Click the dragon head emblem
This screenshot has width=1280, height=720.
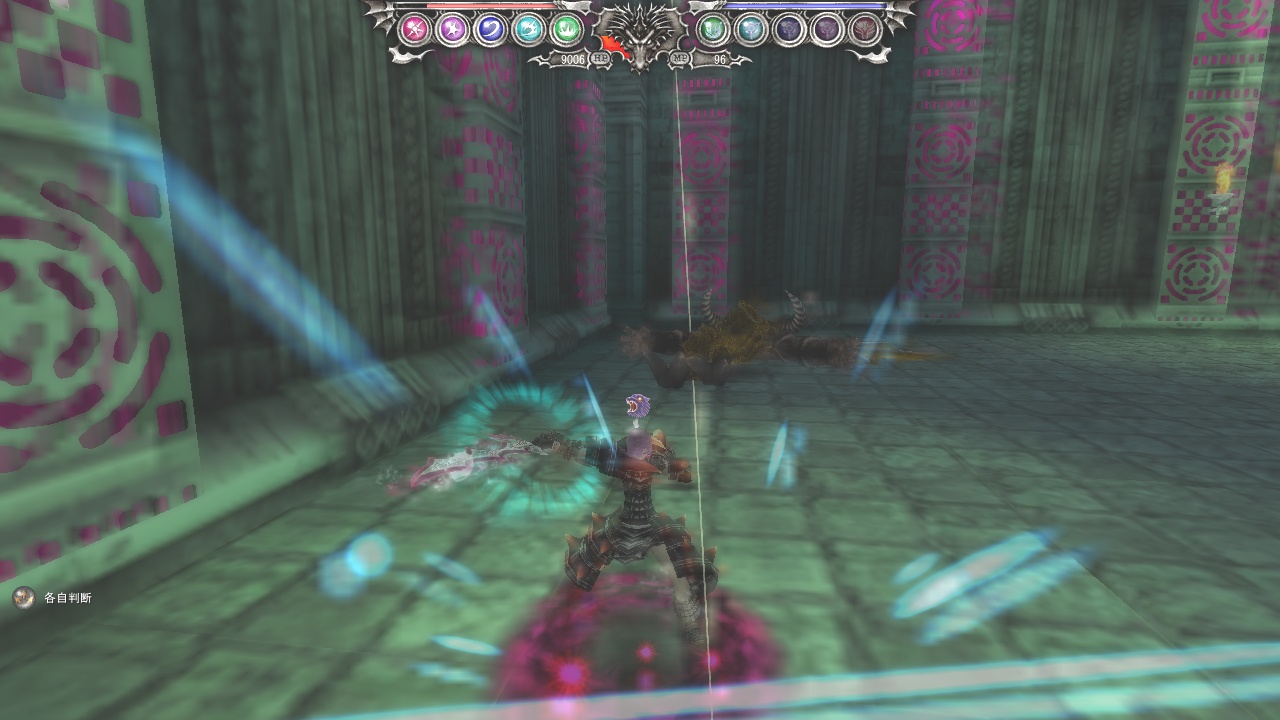pos(639,34)
